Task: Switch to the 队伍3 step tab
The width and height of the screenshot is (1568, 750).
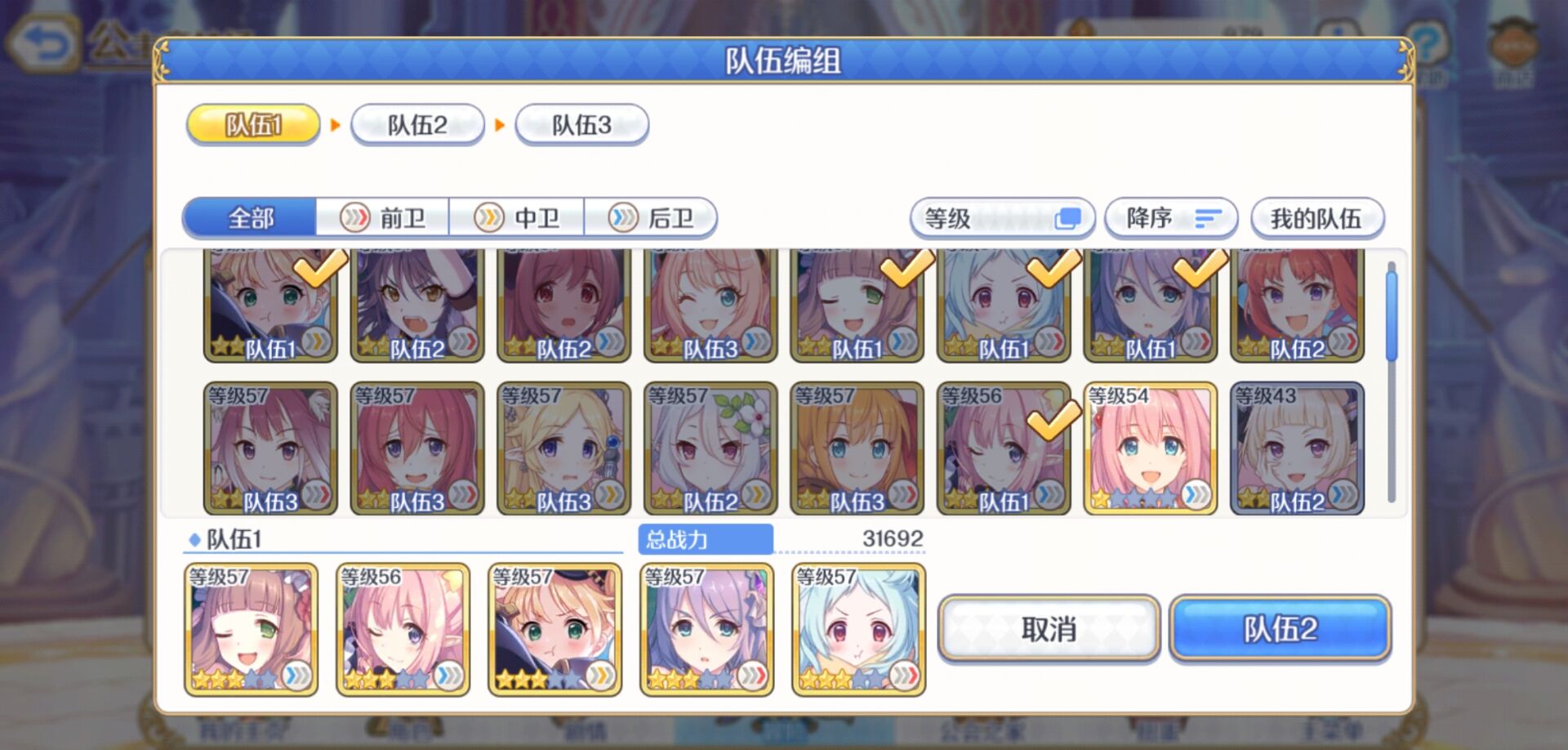Action: pyautogui.click(x=581, y=125)
